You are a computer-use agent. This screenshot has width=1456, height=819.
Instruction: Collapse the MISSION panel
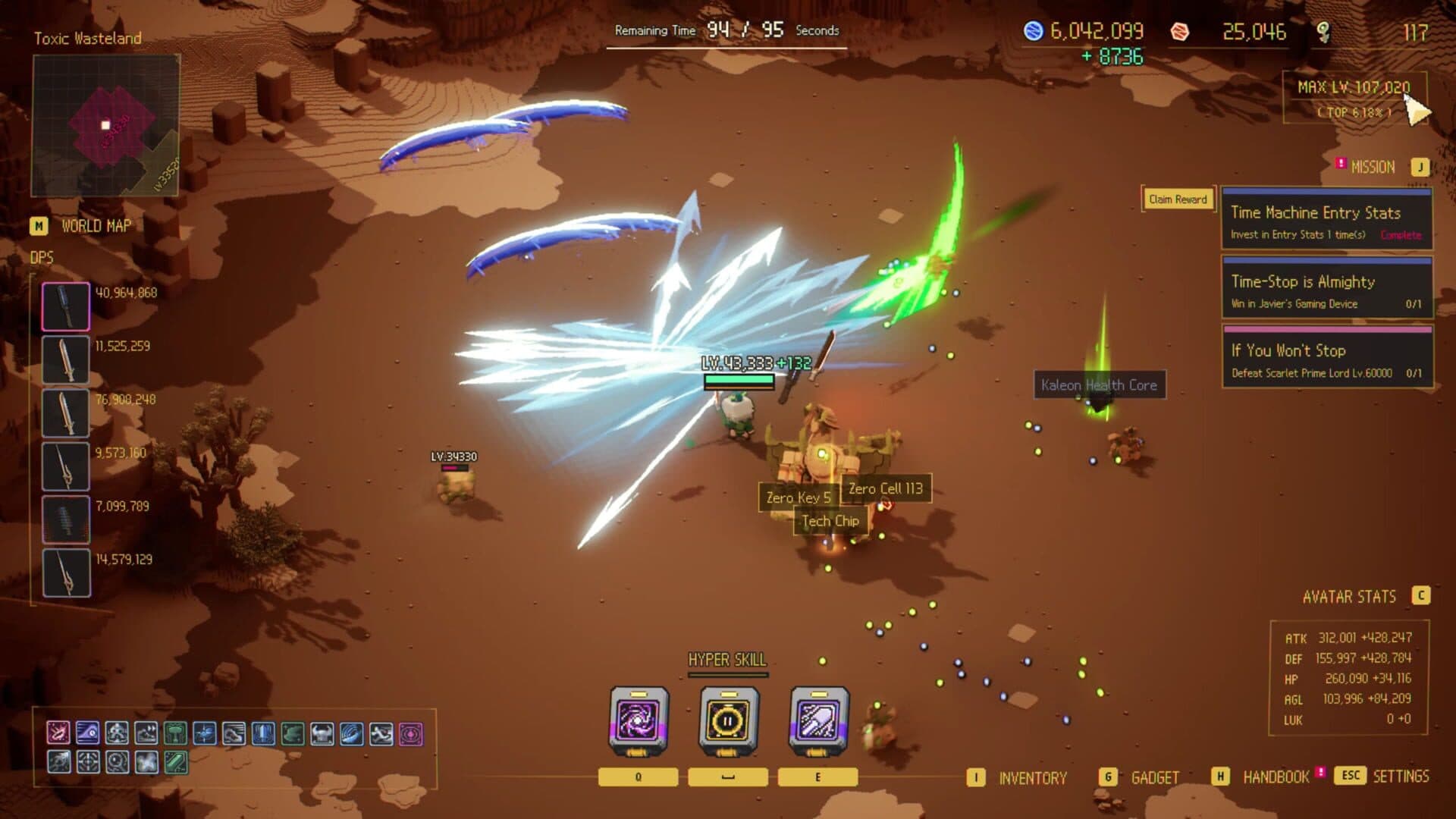(1374, 166)
